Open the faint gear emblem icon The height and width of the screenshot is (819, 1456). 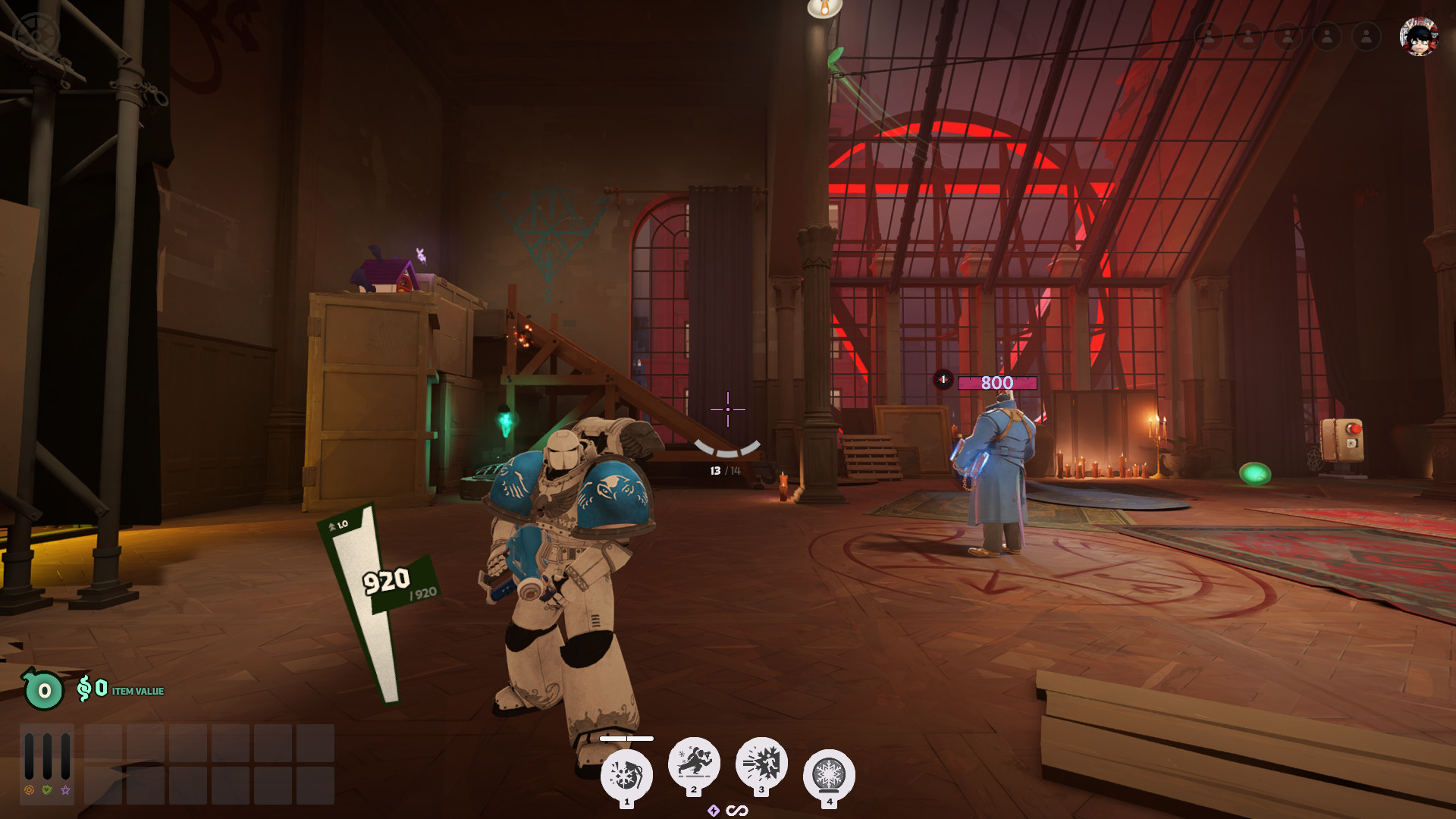coord(36,34)
